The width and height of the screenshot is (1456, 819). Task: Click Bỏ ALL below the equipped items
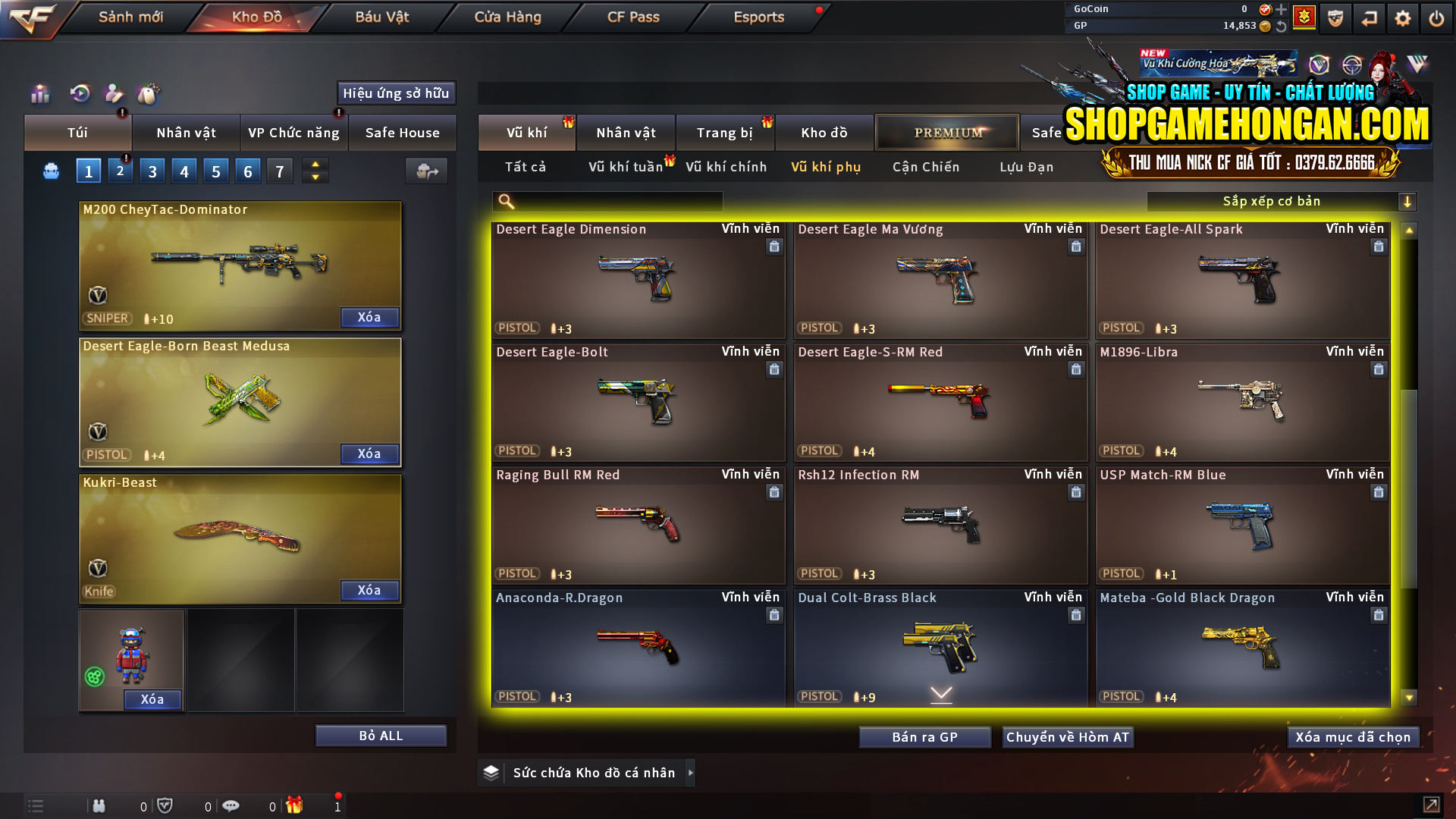click(380, 735)
